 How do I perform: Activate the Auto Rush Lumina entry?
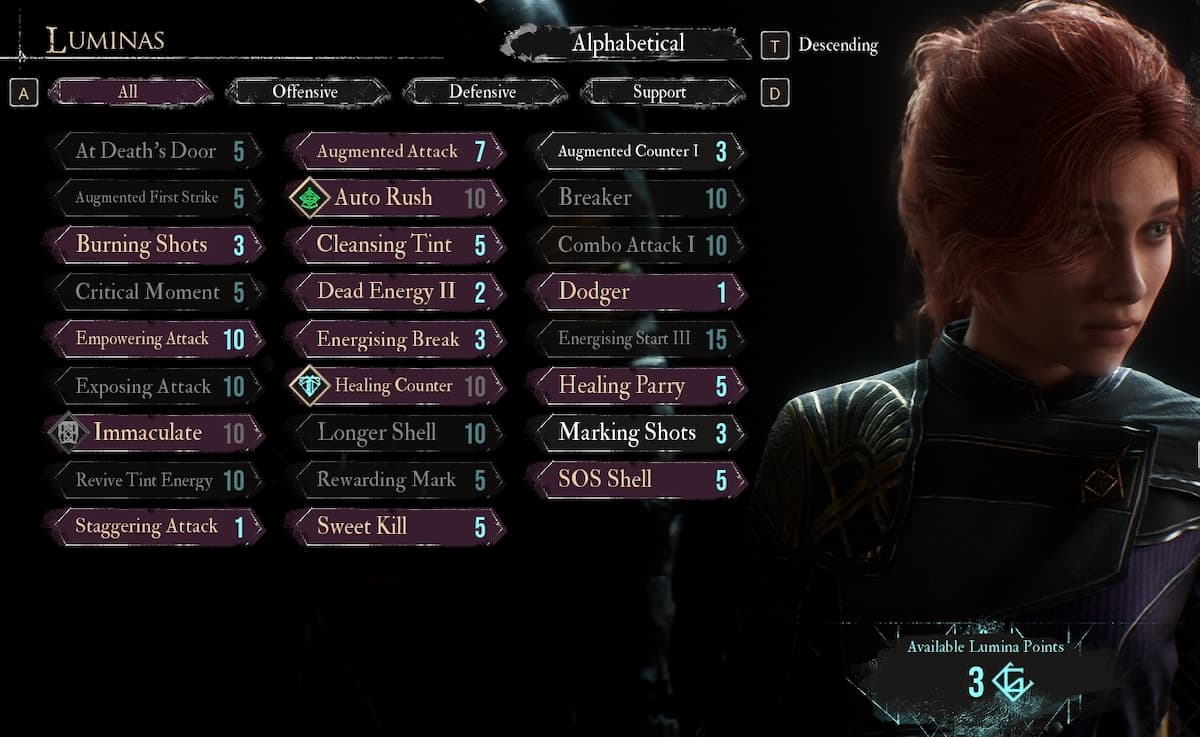coord(394,198)
